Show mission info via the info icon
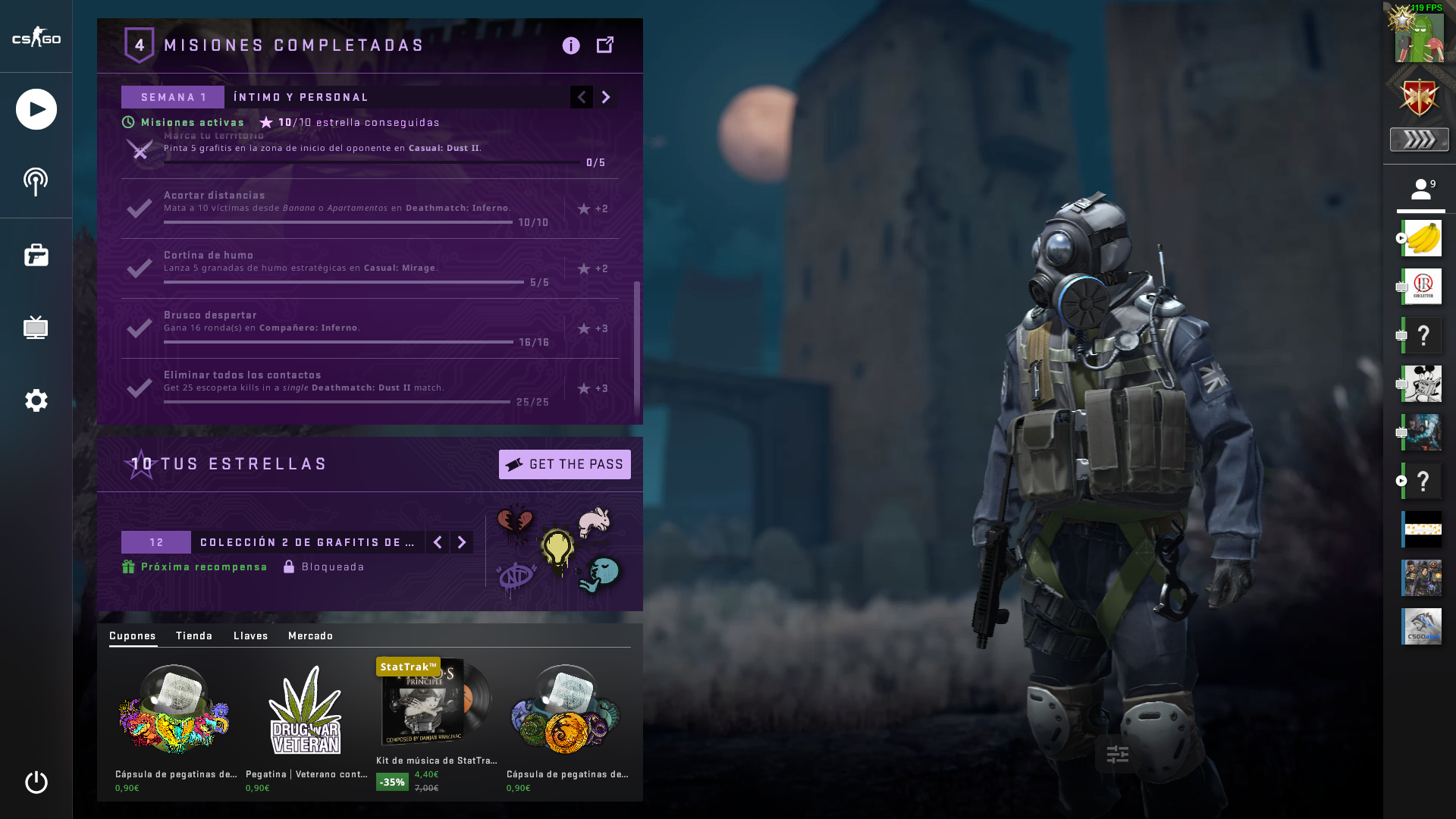The image size is (1456, 819). (x=571, y=45)
